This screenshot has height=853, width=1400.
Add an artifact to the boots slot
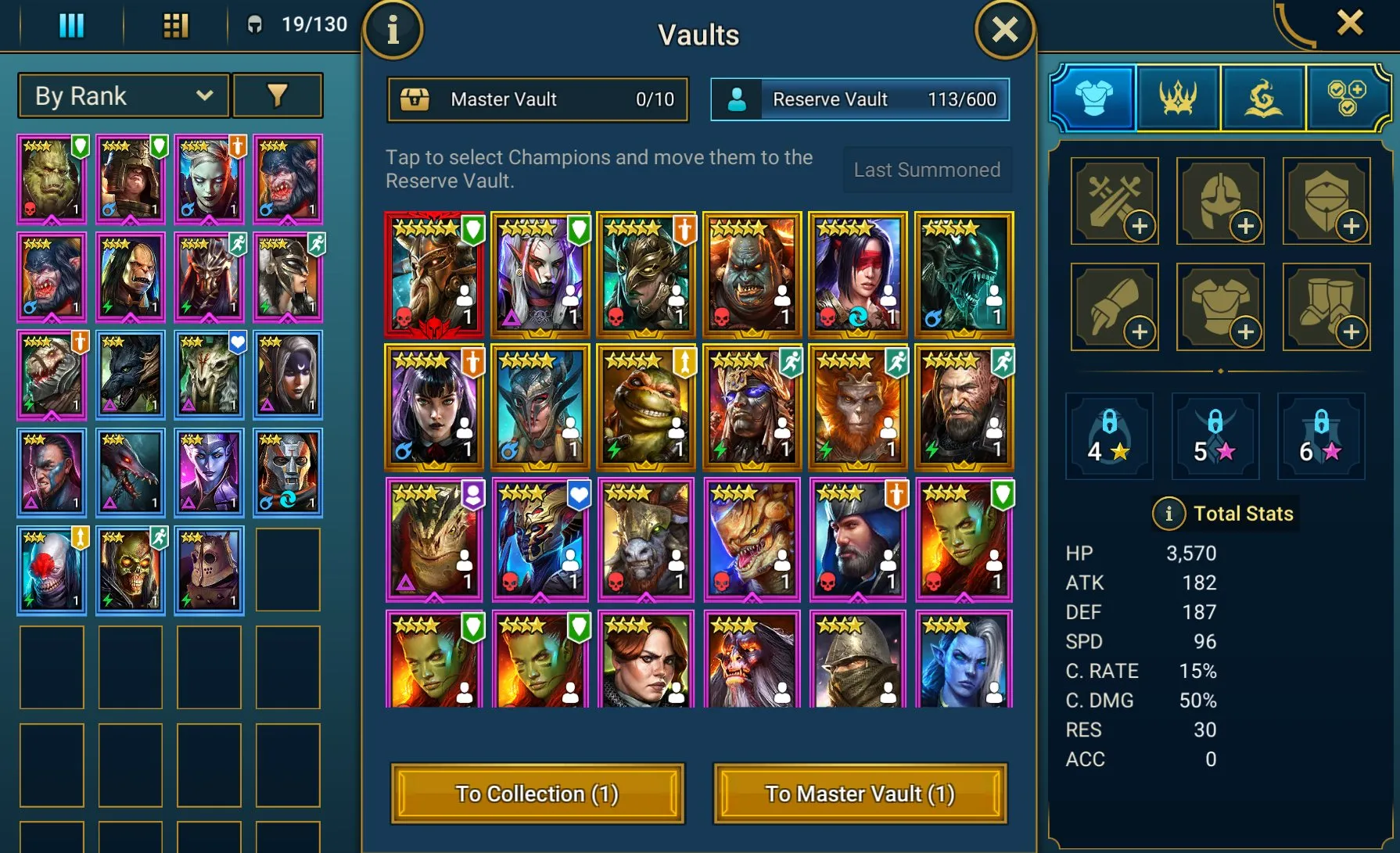tap(1325, 305)
